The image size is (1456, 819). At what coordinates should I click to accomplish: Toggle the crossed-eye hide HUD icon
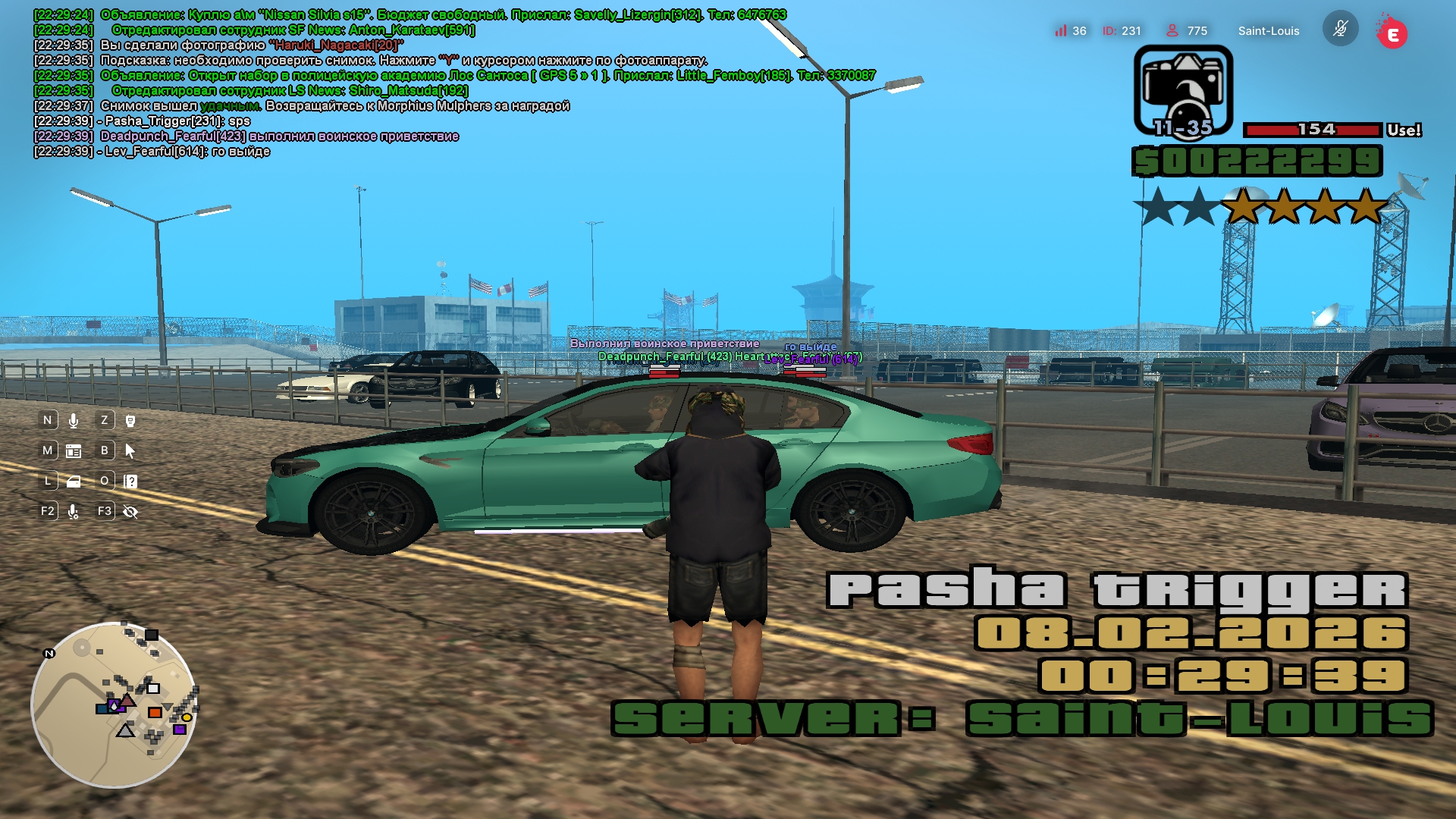coord(130,512)
